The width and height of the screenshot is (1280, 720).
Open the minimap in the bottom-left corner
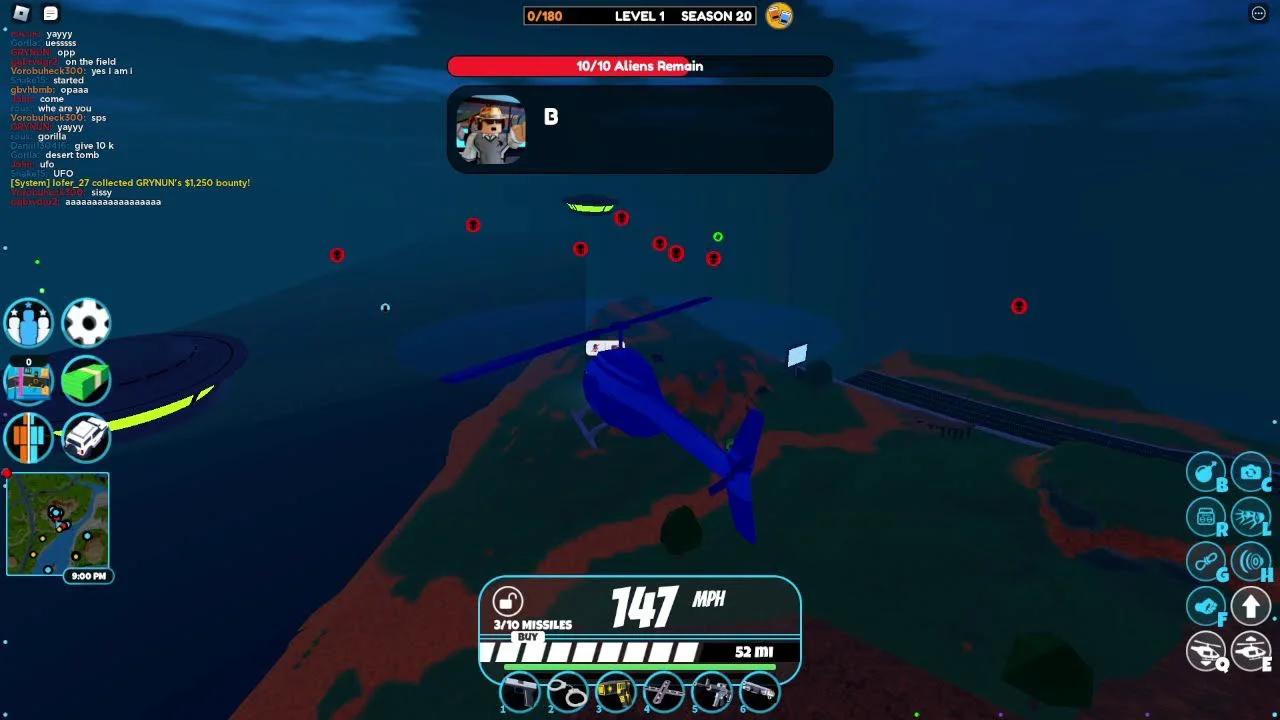click(58, 523)
